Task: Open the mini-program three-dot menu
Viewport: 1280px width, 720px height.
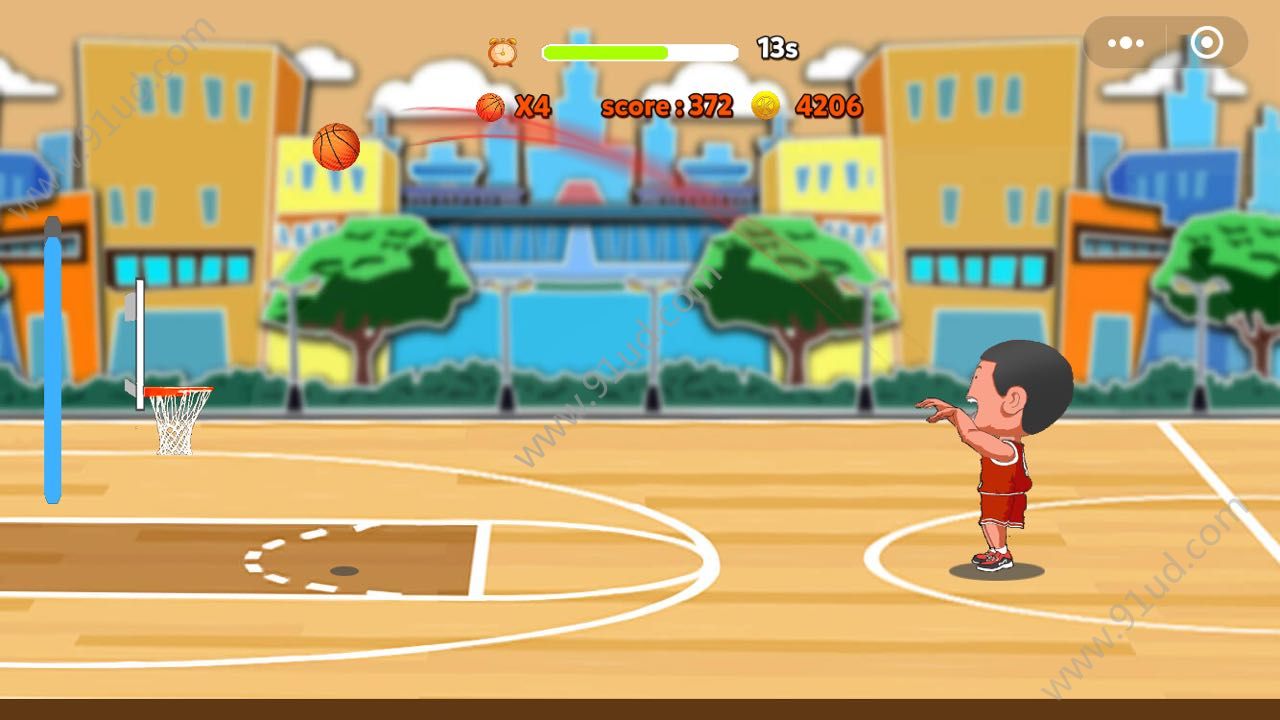Action: coord(1126,43)
